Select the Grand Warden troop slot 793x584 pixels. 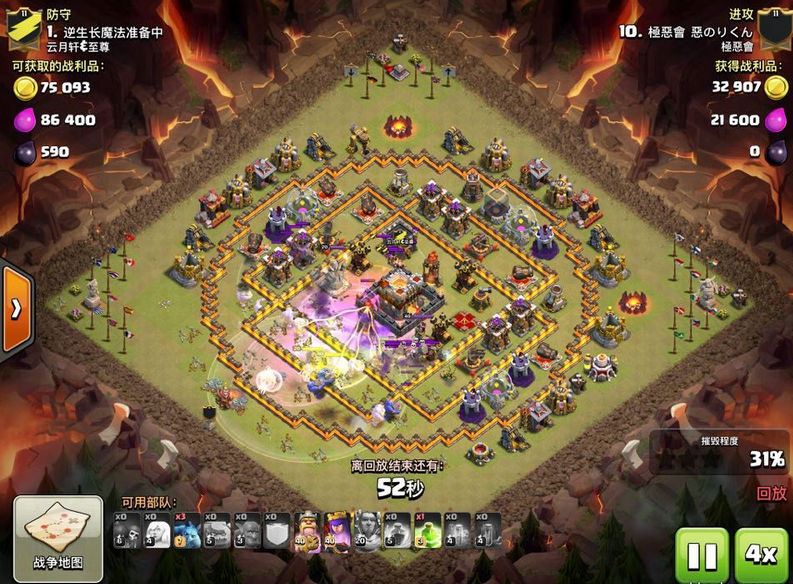pos(368,530)
